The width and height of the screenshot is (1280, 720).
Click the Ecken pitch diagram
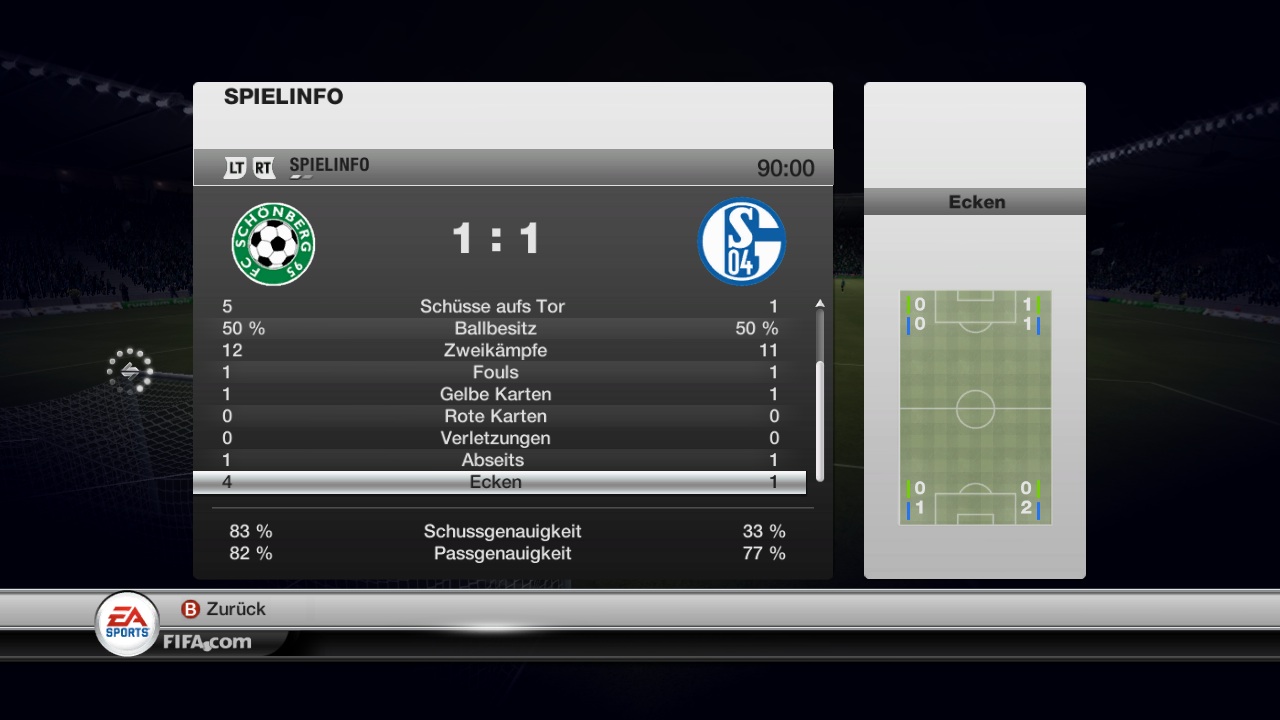(x=975, y=408)
